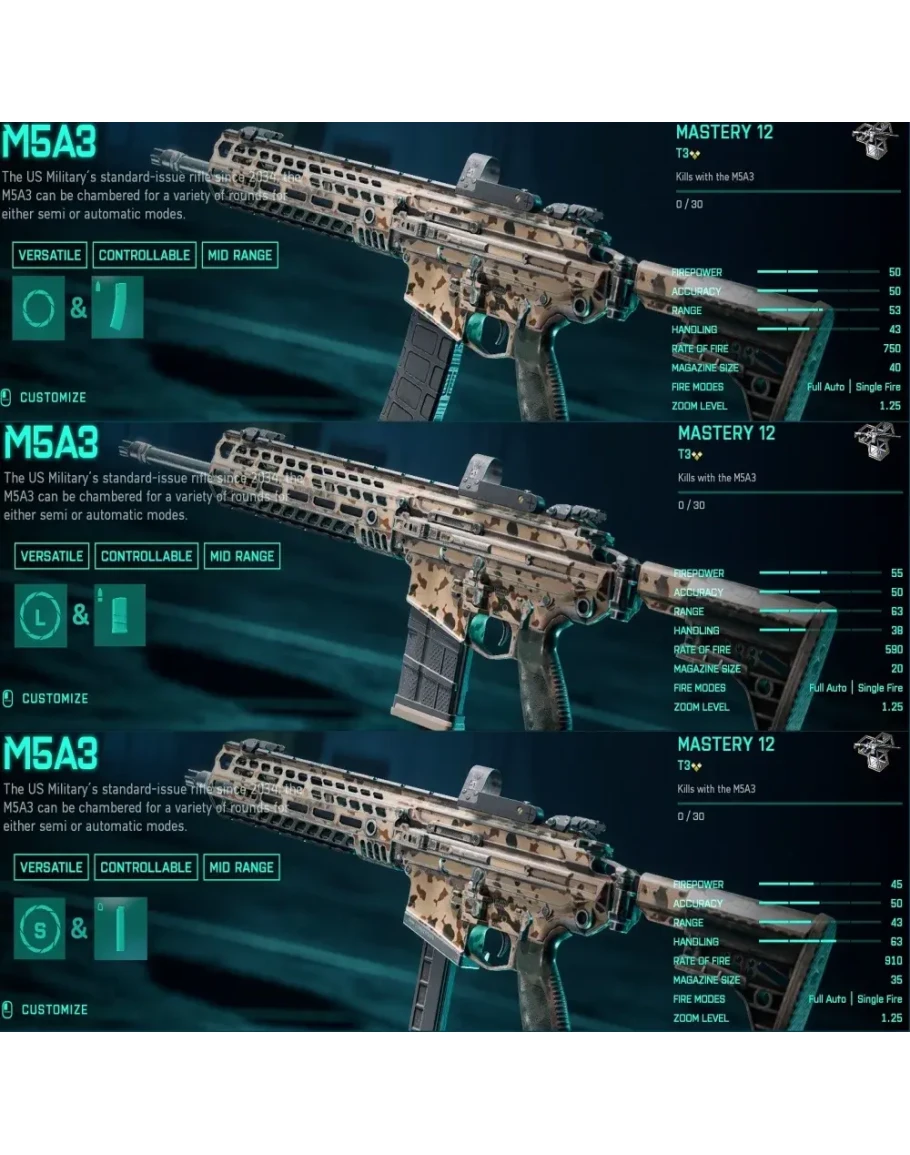Screen dimensions: 910x1155
Task: Choose the magazine icon beside the L ammo
Action: click(120, 615)
